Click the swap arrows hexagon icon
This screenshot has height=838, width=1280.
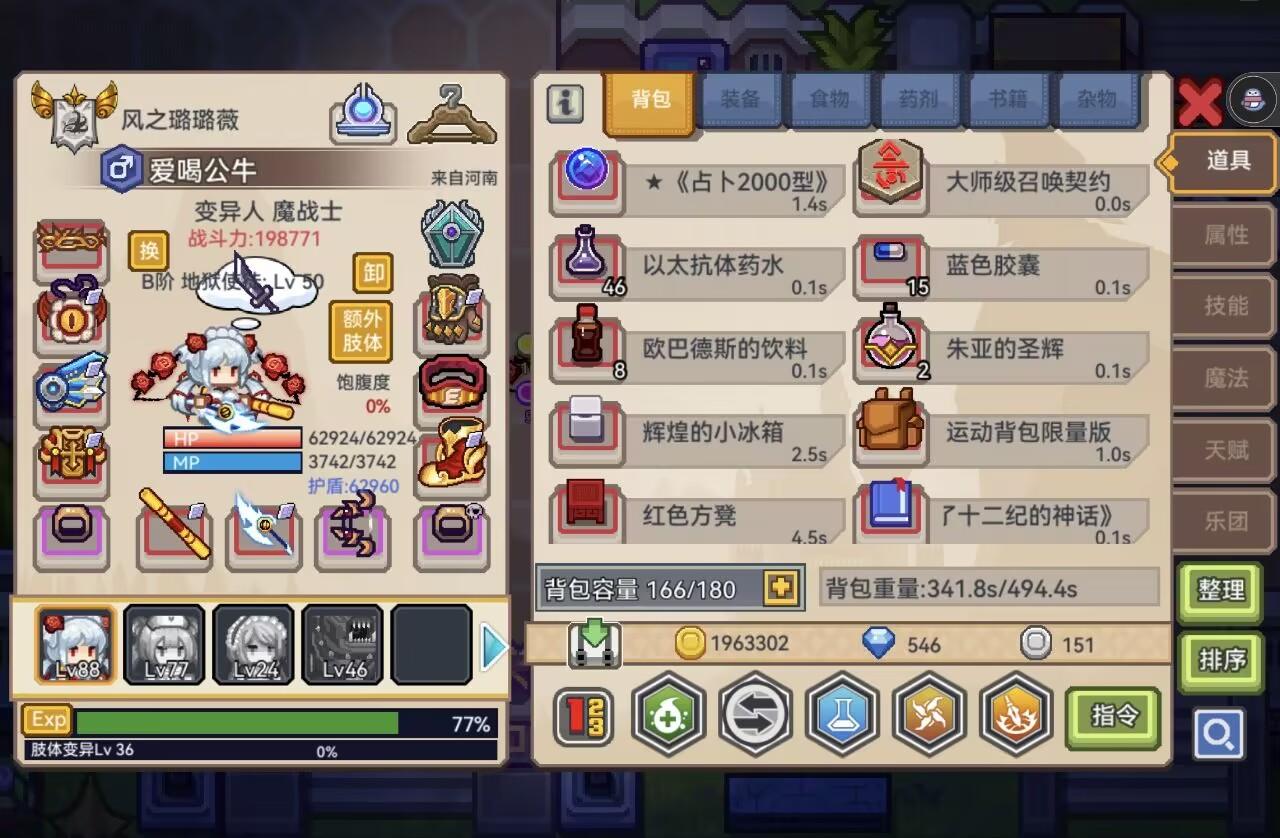[755, 716]
